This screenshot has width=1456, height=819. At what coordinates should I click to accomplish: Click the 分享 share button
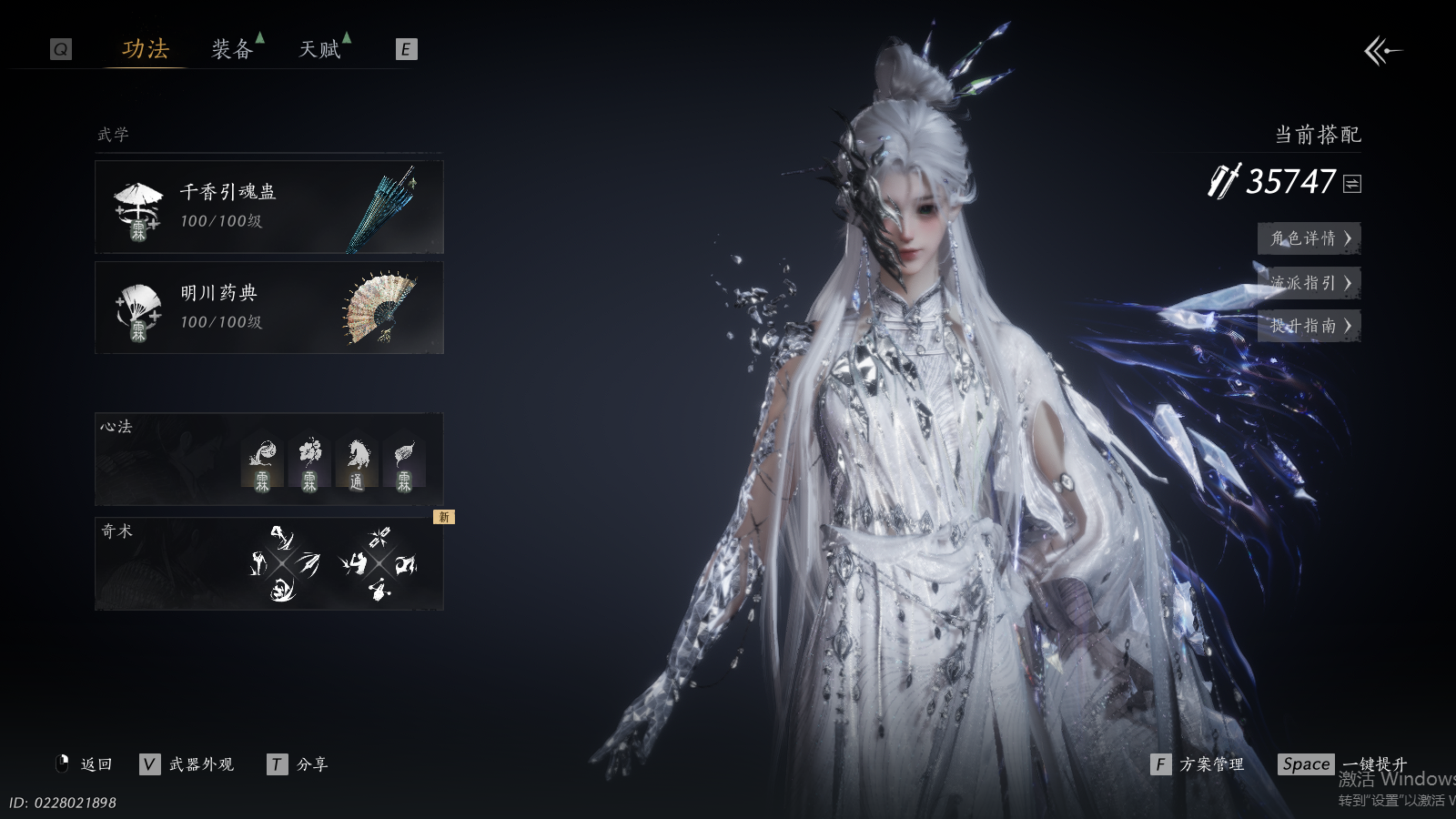point(298,764)
